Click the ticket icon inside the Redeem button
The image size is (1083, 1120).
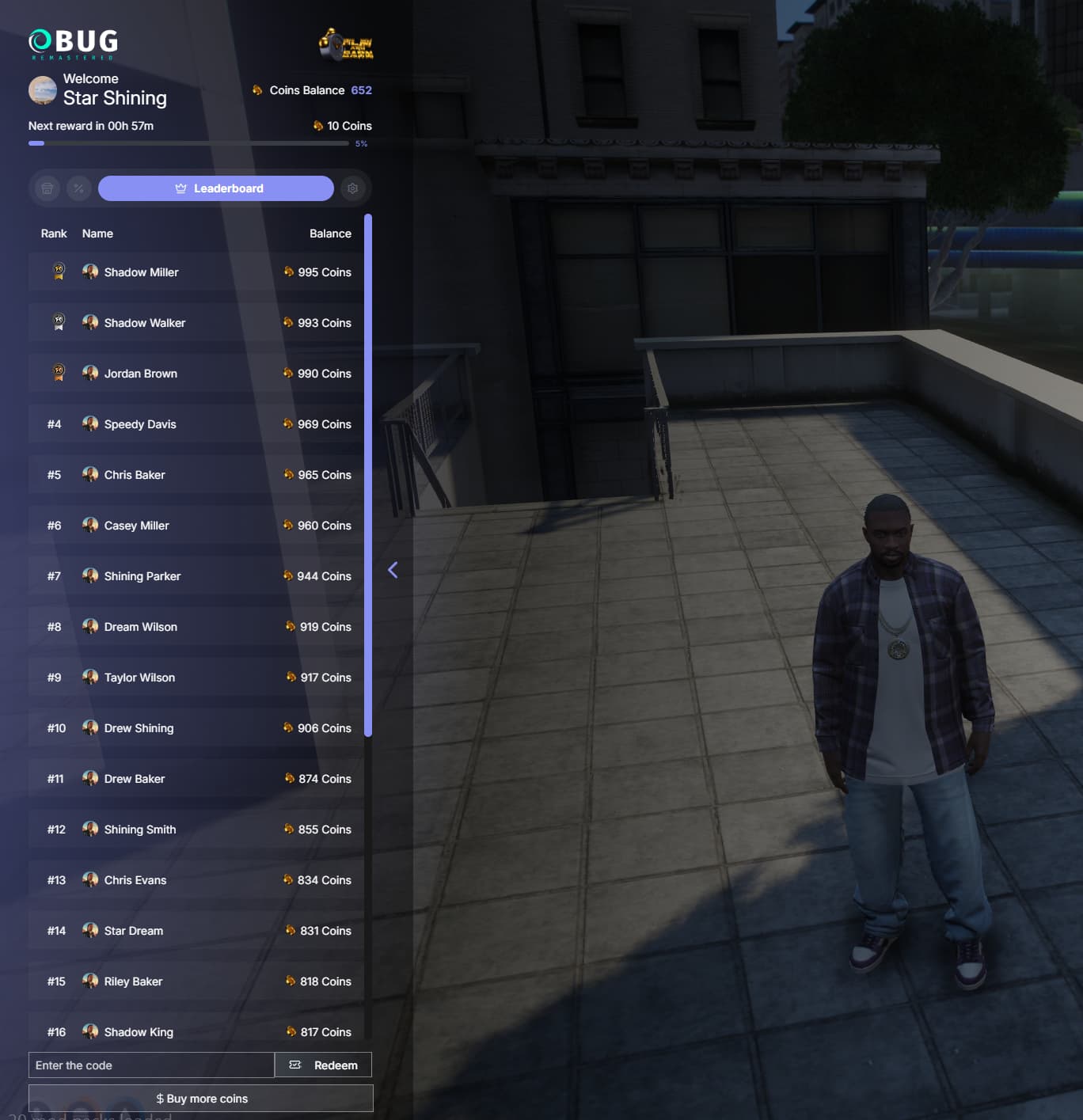pyautogui.click(x=294, y=1065)
